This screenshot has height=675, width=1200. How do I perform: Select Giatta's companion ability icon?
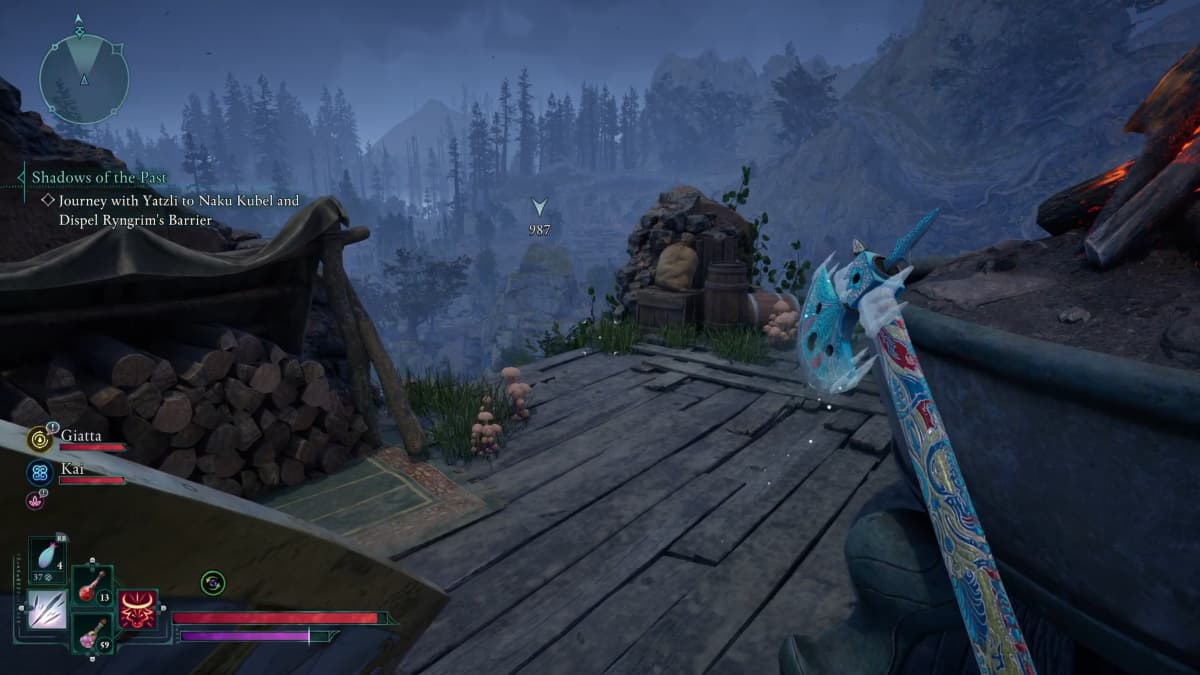(x=41, y=439)
